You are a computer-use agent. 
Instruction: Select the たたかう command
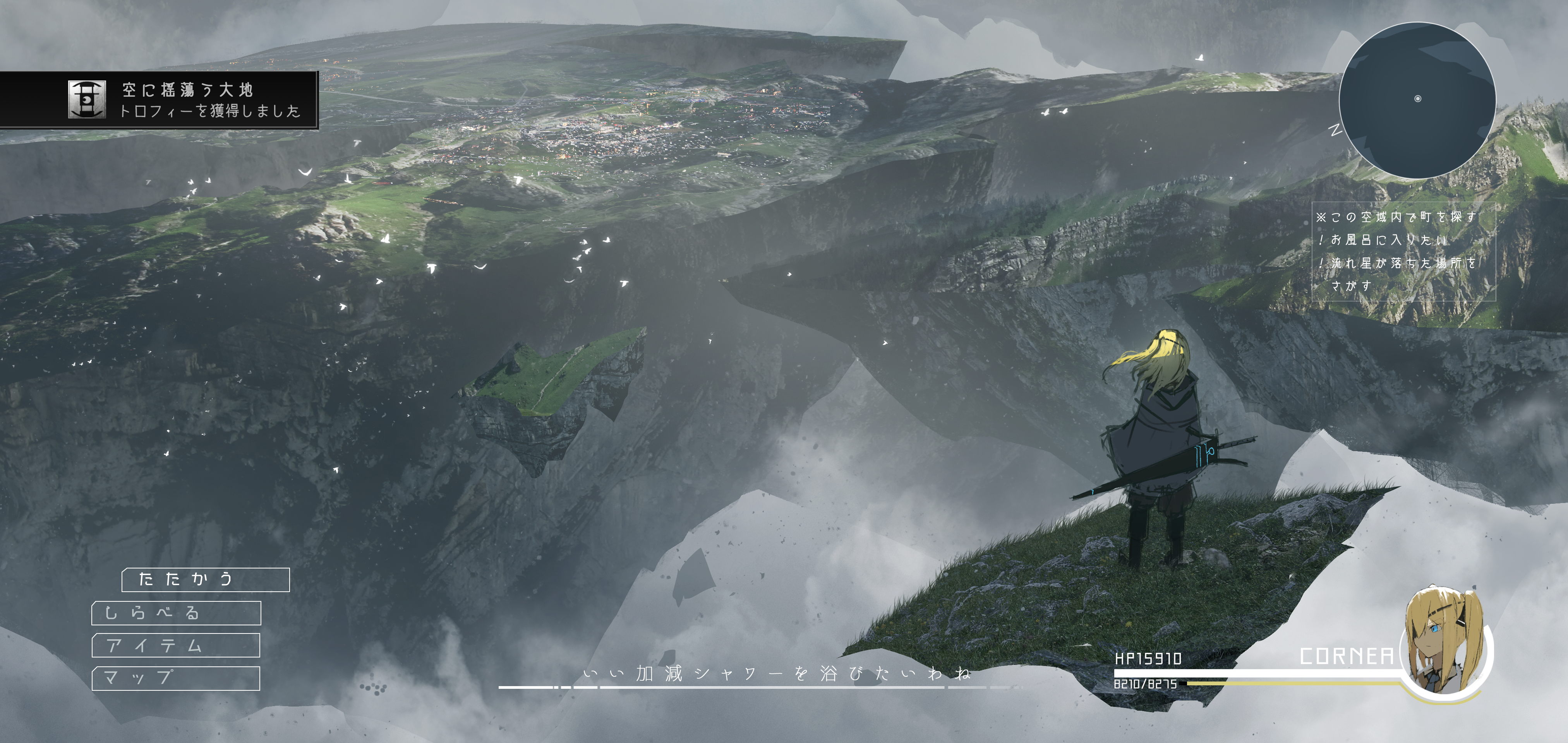pyautogui.click(x=206, y=579)
